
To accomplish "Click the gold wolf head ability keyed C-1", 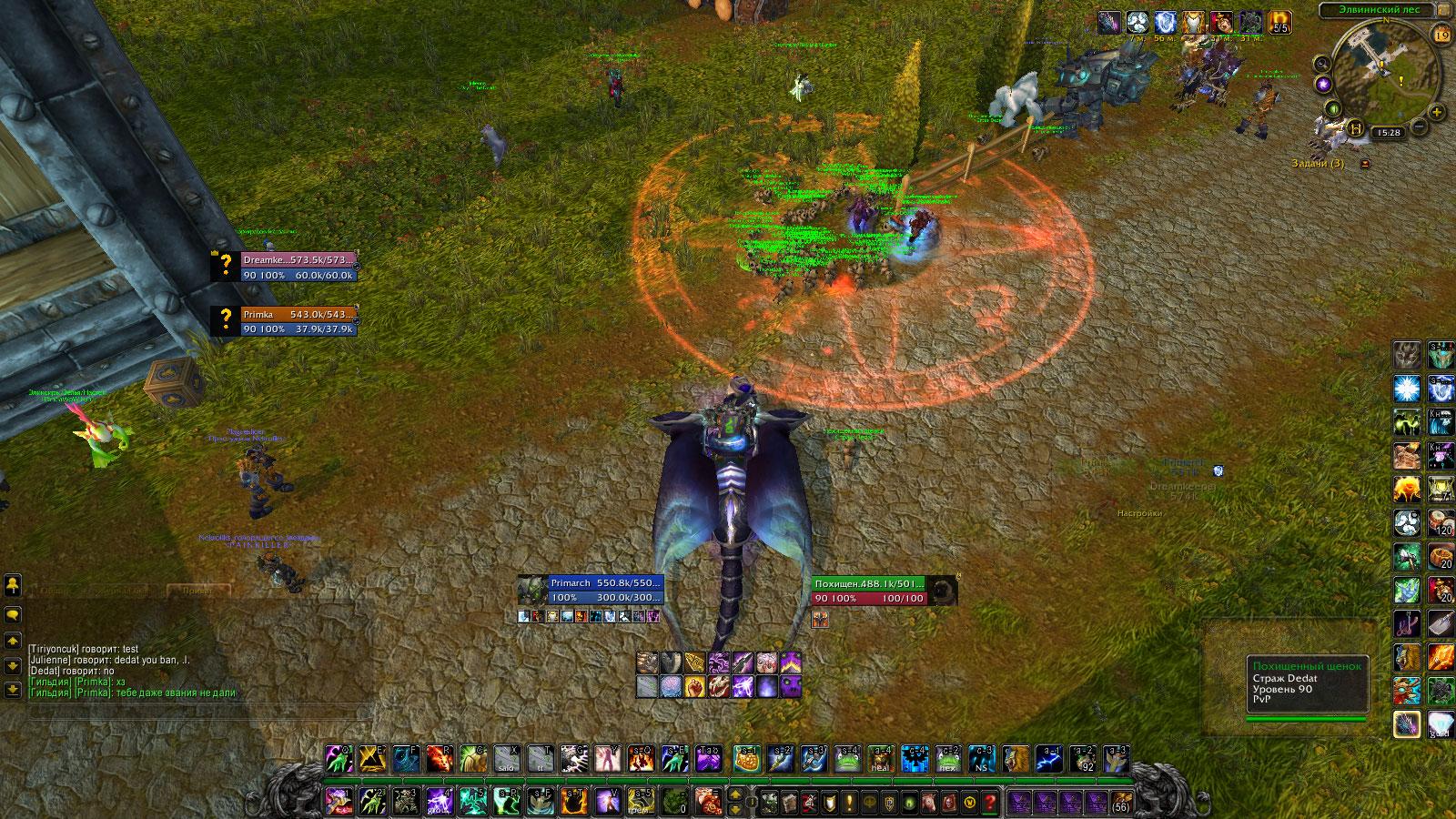I will pyautogui.click(x=1016, y=758).
